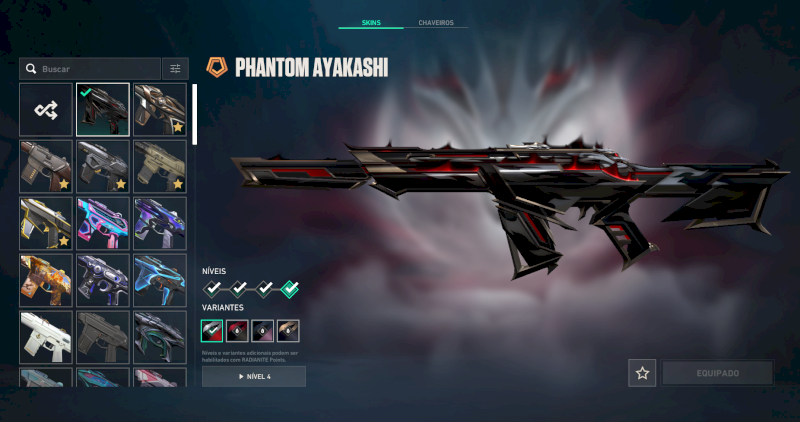Select the Skins tab
The height and width of the screenshot is (422, 800).
tap(370, 22)
